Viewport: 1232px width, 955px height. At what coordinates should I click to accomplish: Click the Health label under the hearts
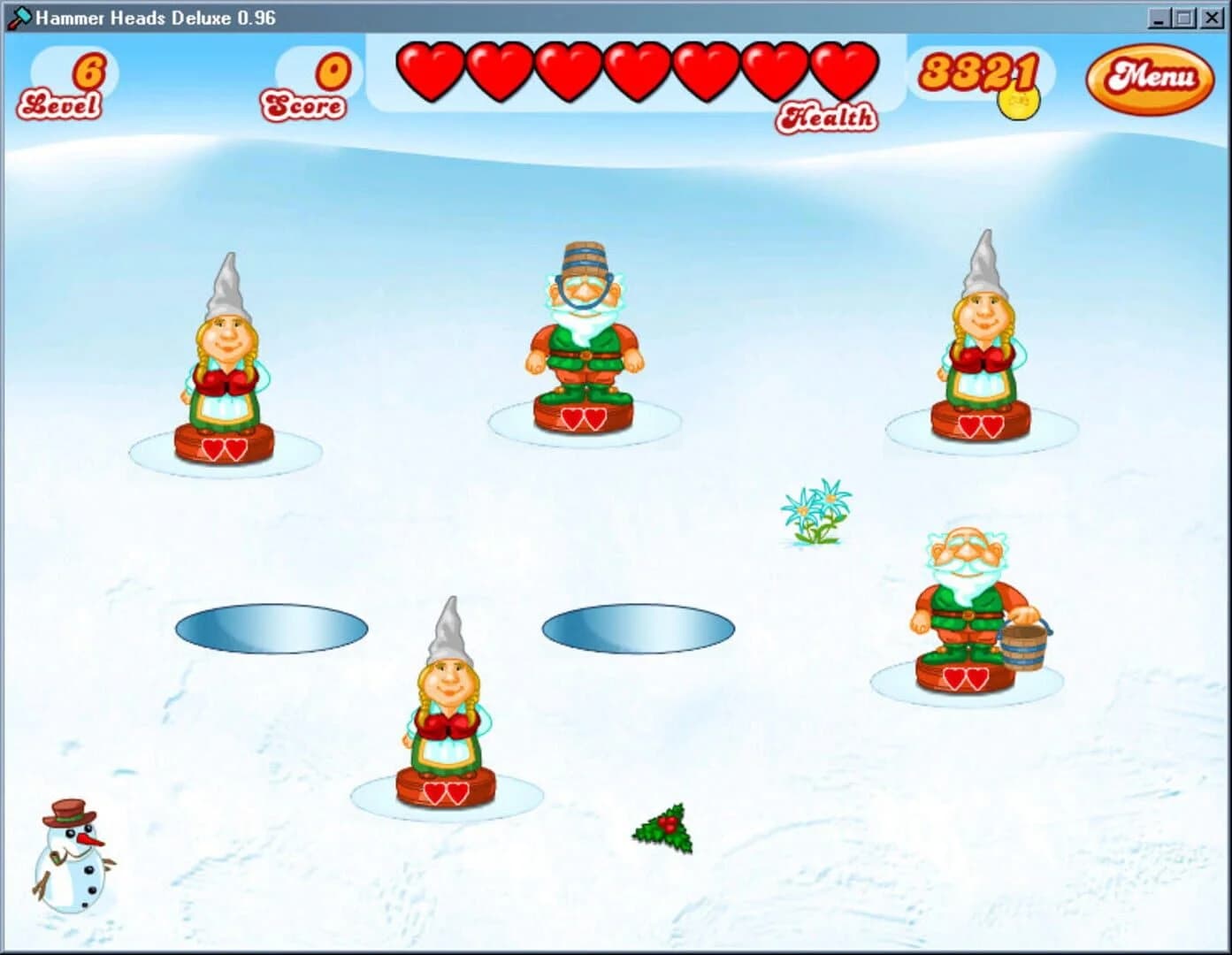828,116
